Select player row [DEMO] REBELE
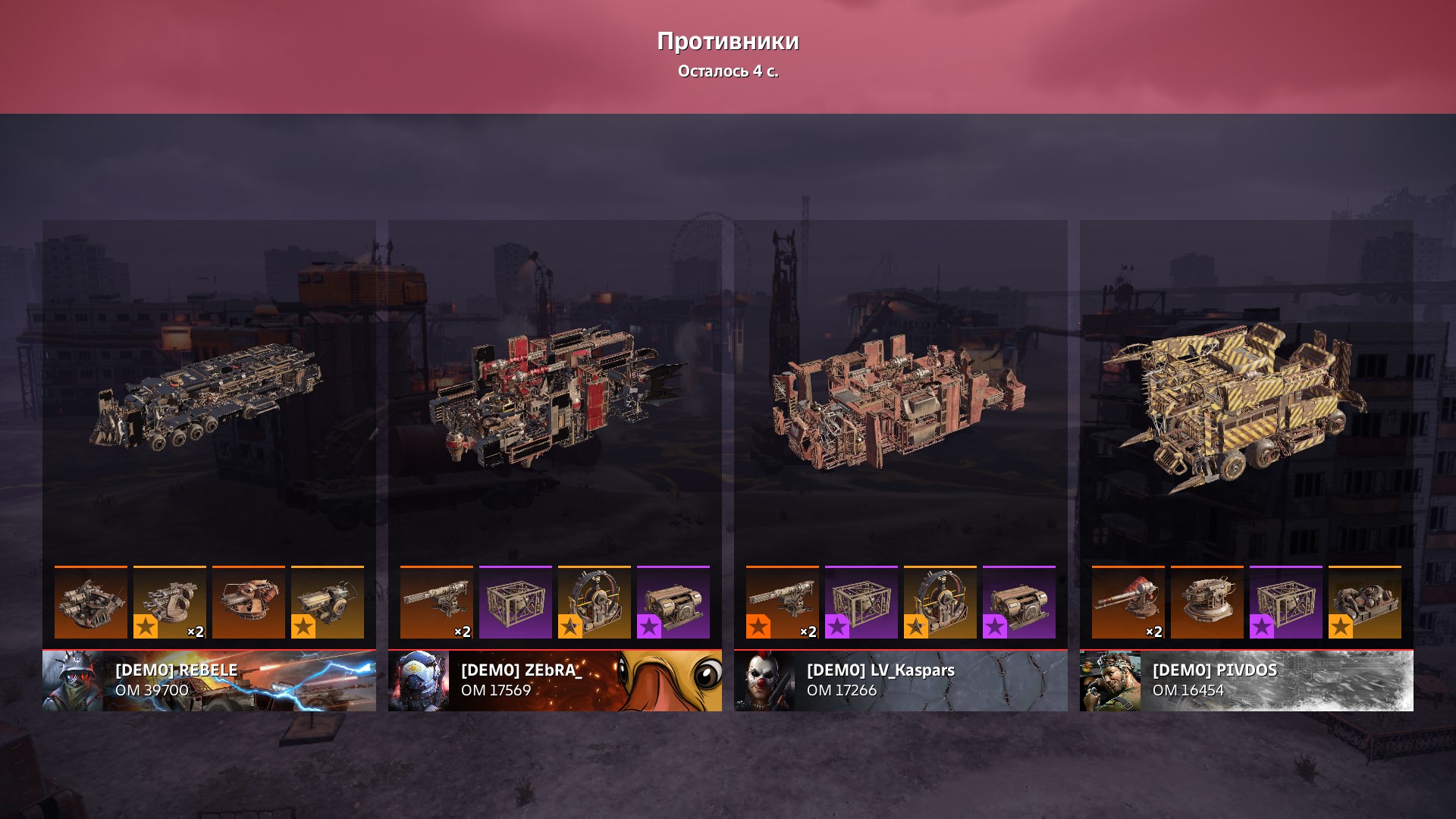The width and height of the screenshot is (1456, 819). [x=209, y=680]
